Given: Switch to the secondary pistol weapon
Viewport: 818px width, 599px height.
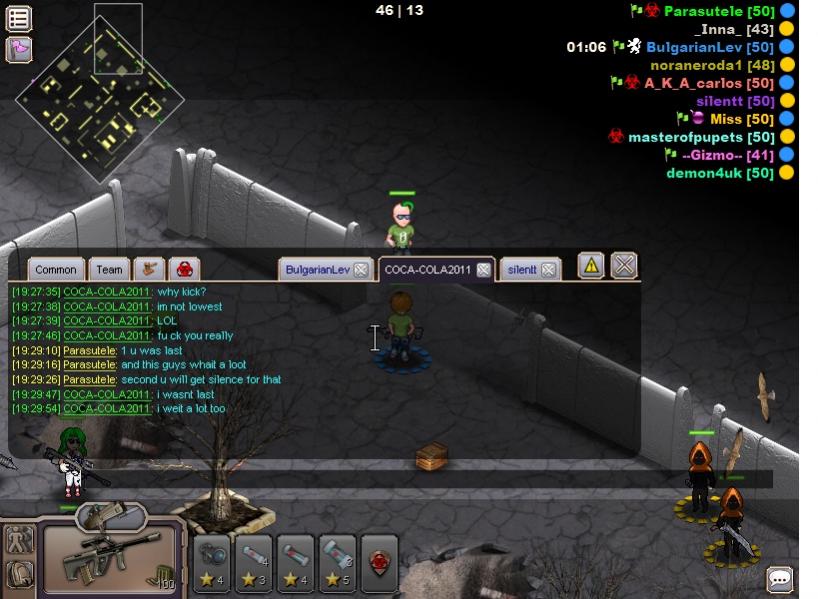Looking at the screenshot, I should (x=110, y=515).
